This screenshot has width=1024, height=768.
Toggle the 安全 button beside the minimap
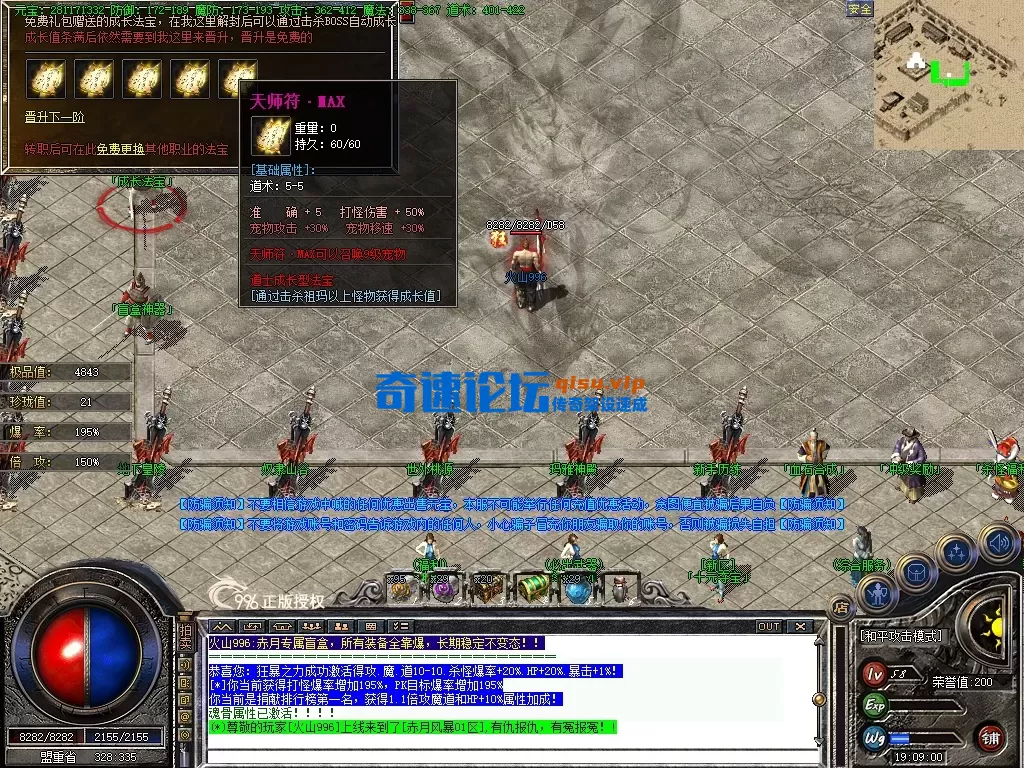(x=859, y=9)
